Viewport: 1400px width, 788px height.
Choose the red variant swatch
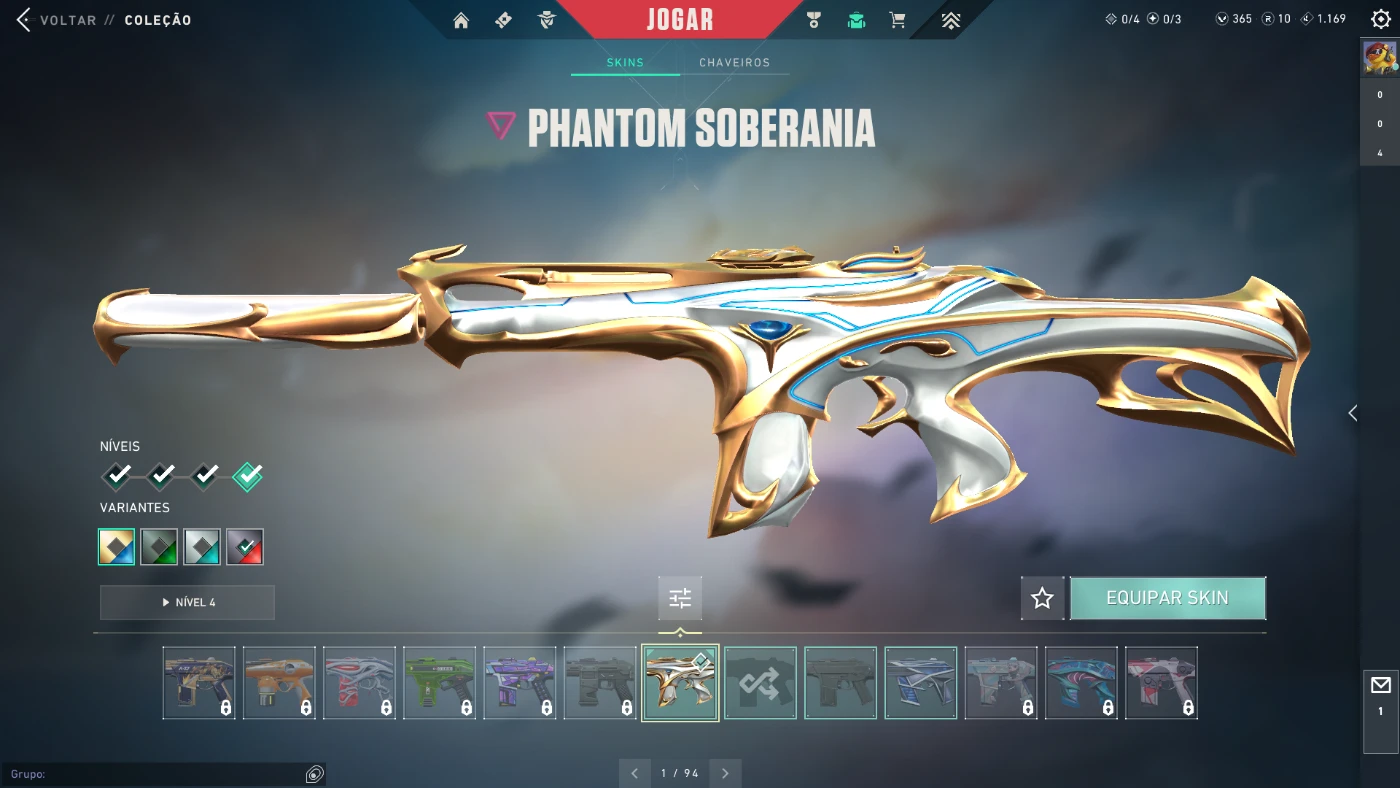[x=245, y=547]
